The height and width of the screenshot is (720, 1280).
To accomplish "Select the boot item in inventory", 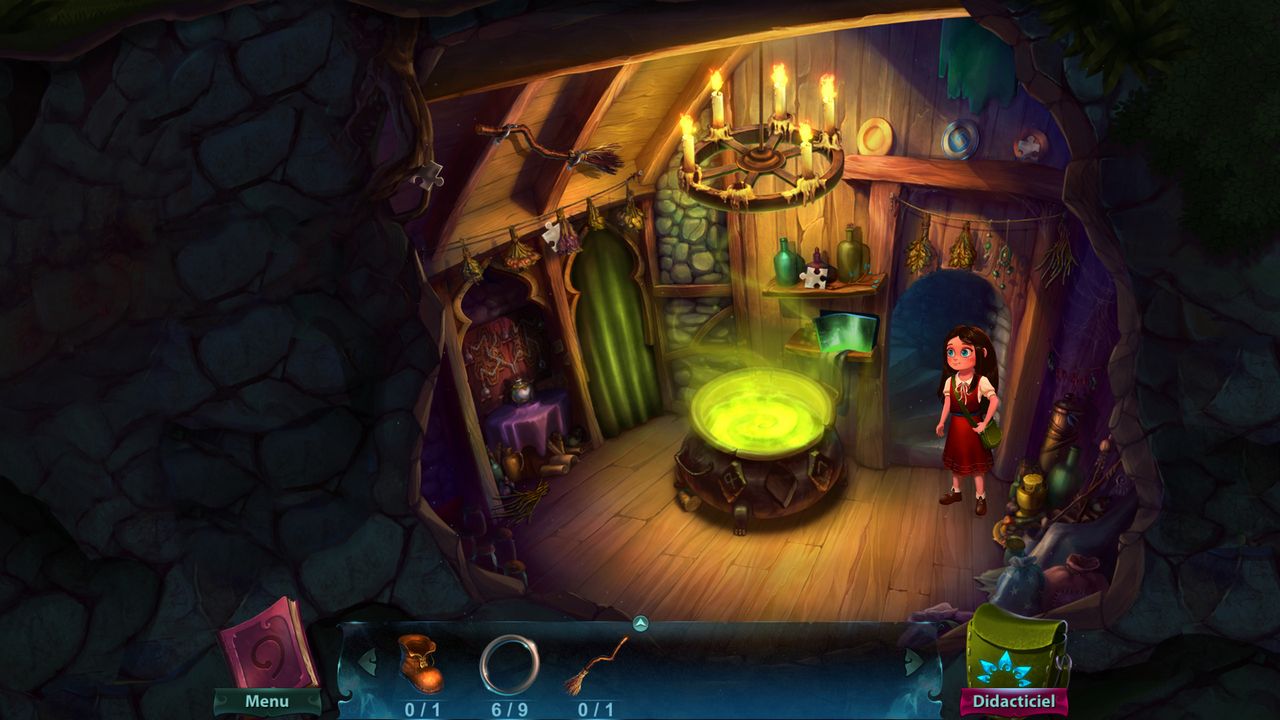I will pos(421,662).
